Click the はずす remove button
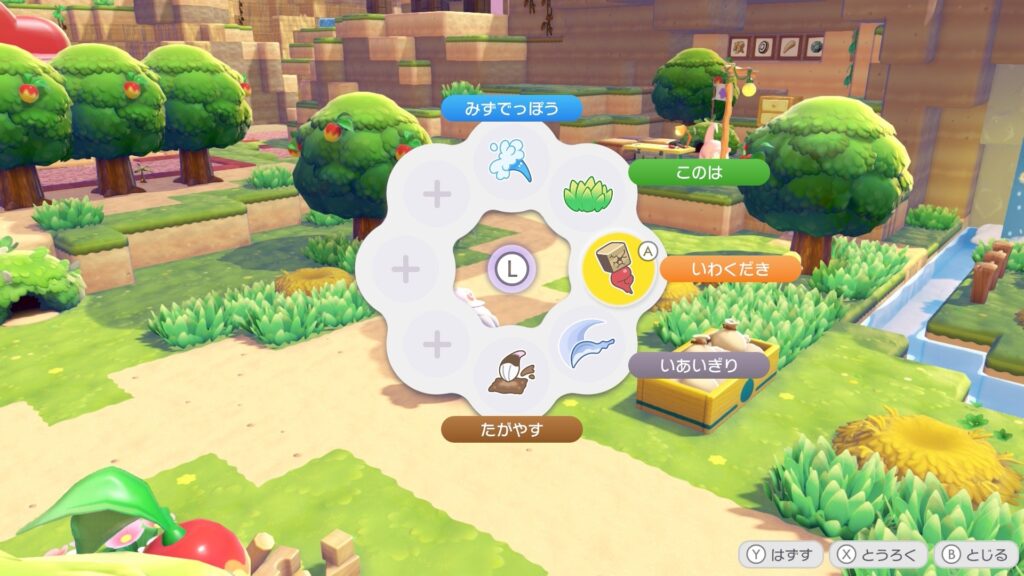1024x576 pixels. 781,555
